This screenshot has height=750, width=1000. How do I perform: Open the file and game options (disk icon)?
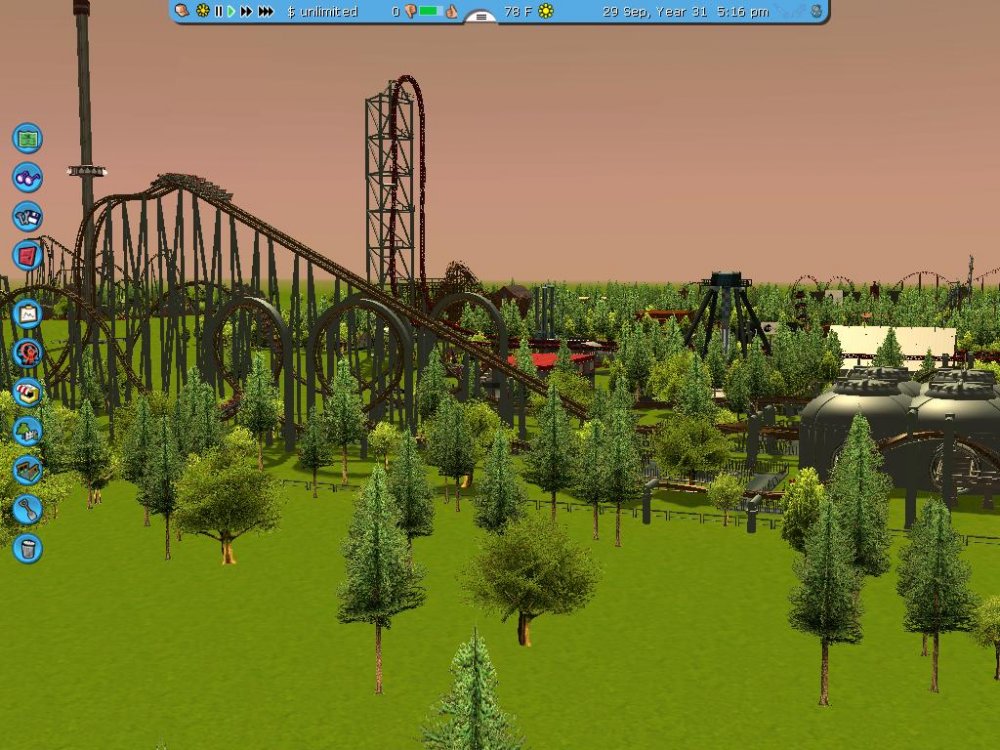point(27,216)
